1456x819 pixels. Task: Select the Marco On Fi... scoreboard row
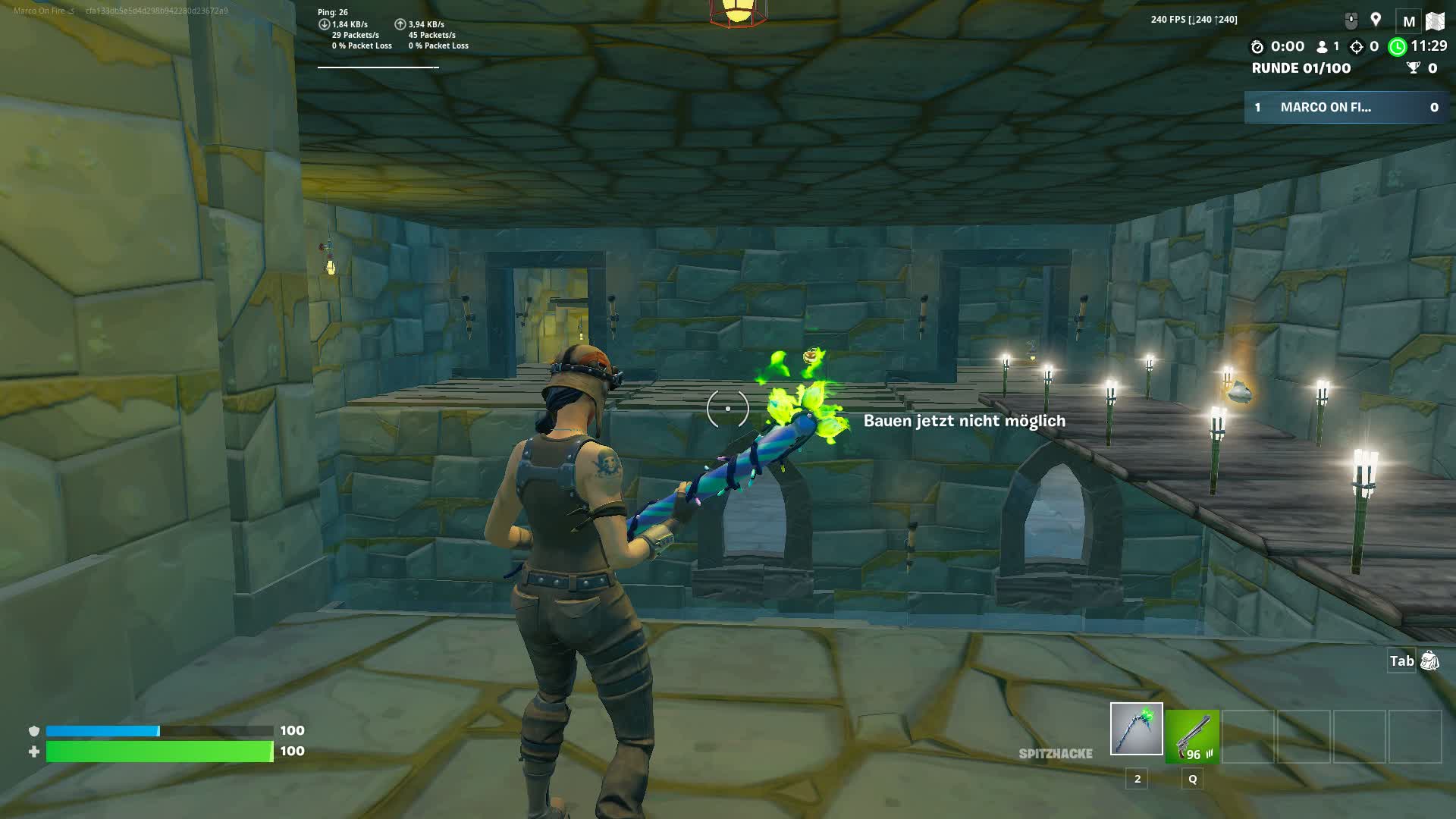coord(1346,108)
